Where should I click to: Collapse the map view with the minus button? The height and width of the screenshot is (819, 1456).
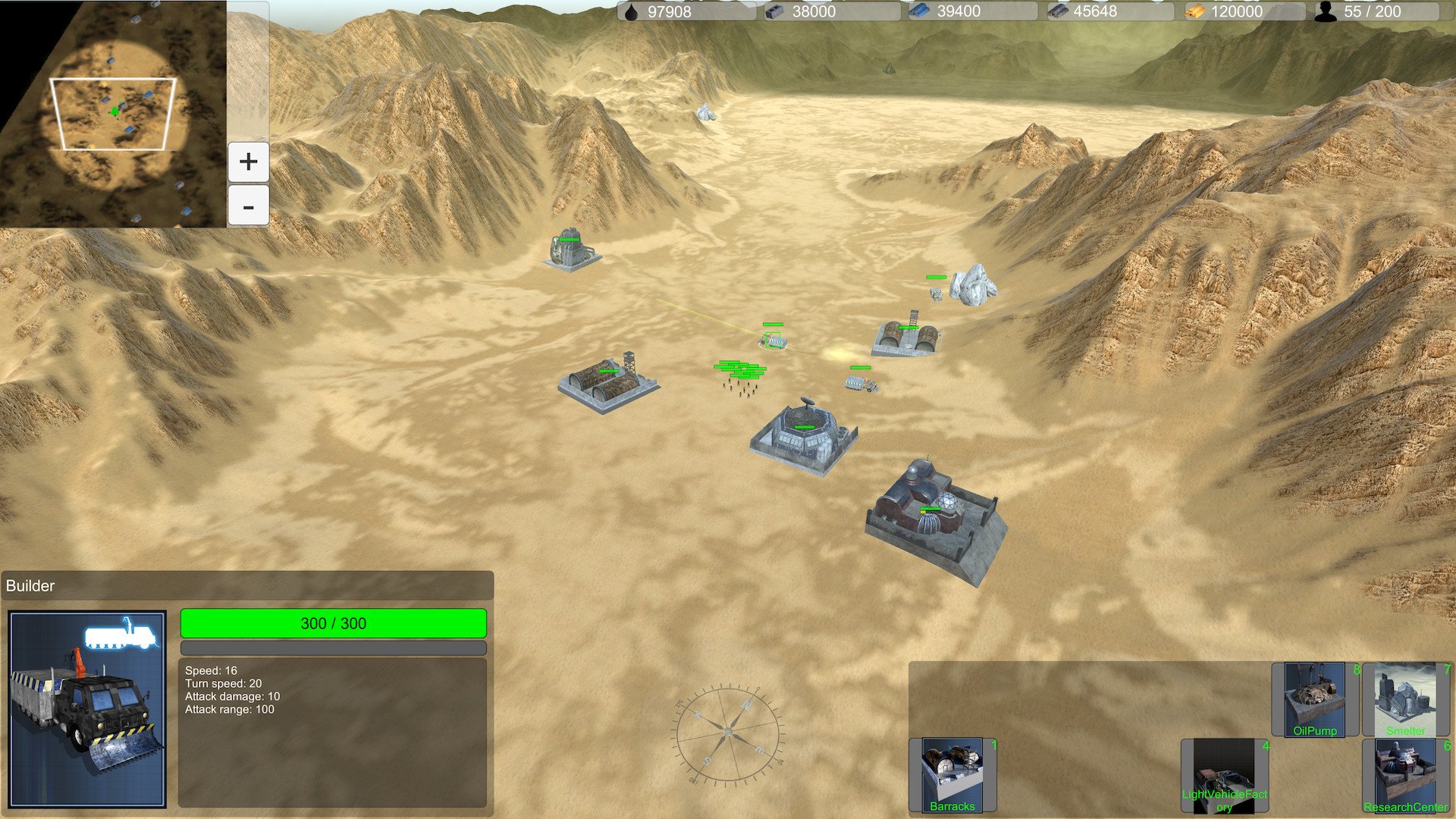point(248,205)
